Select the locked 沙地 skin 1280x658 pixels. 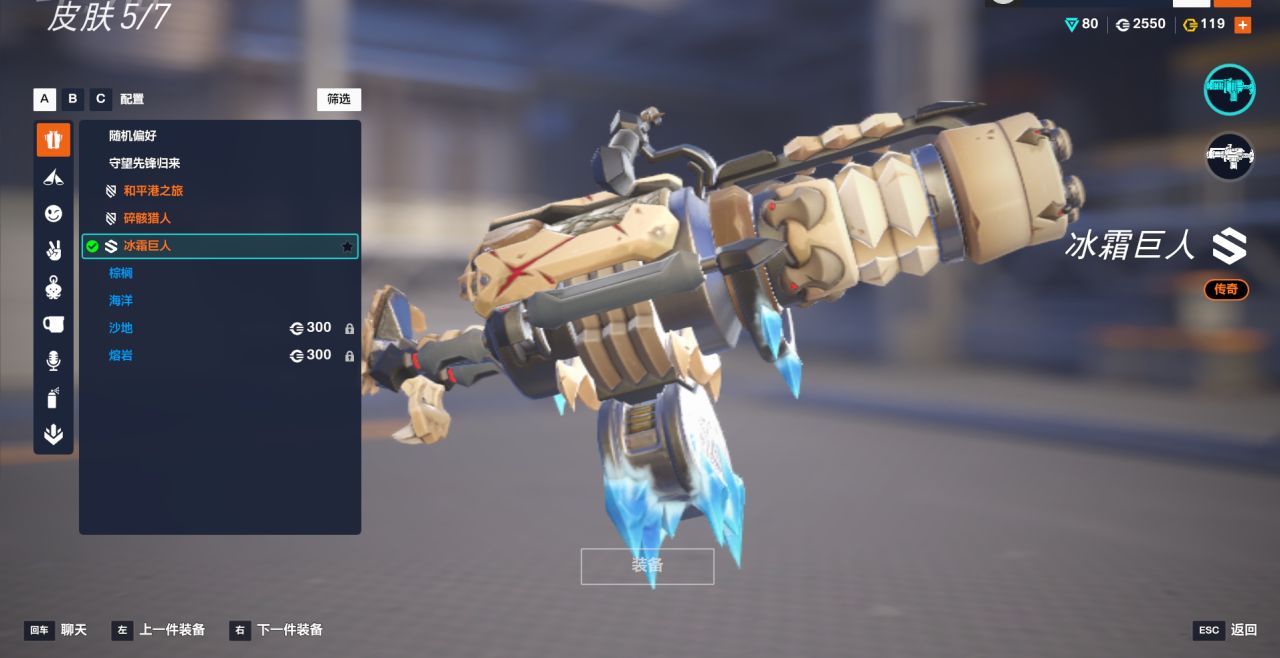click(121, 328)
